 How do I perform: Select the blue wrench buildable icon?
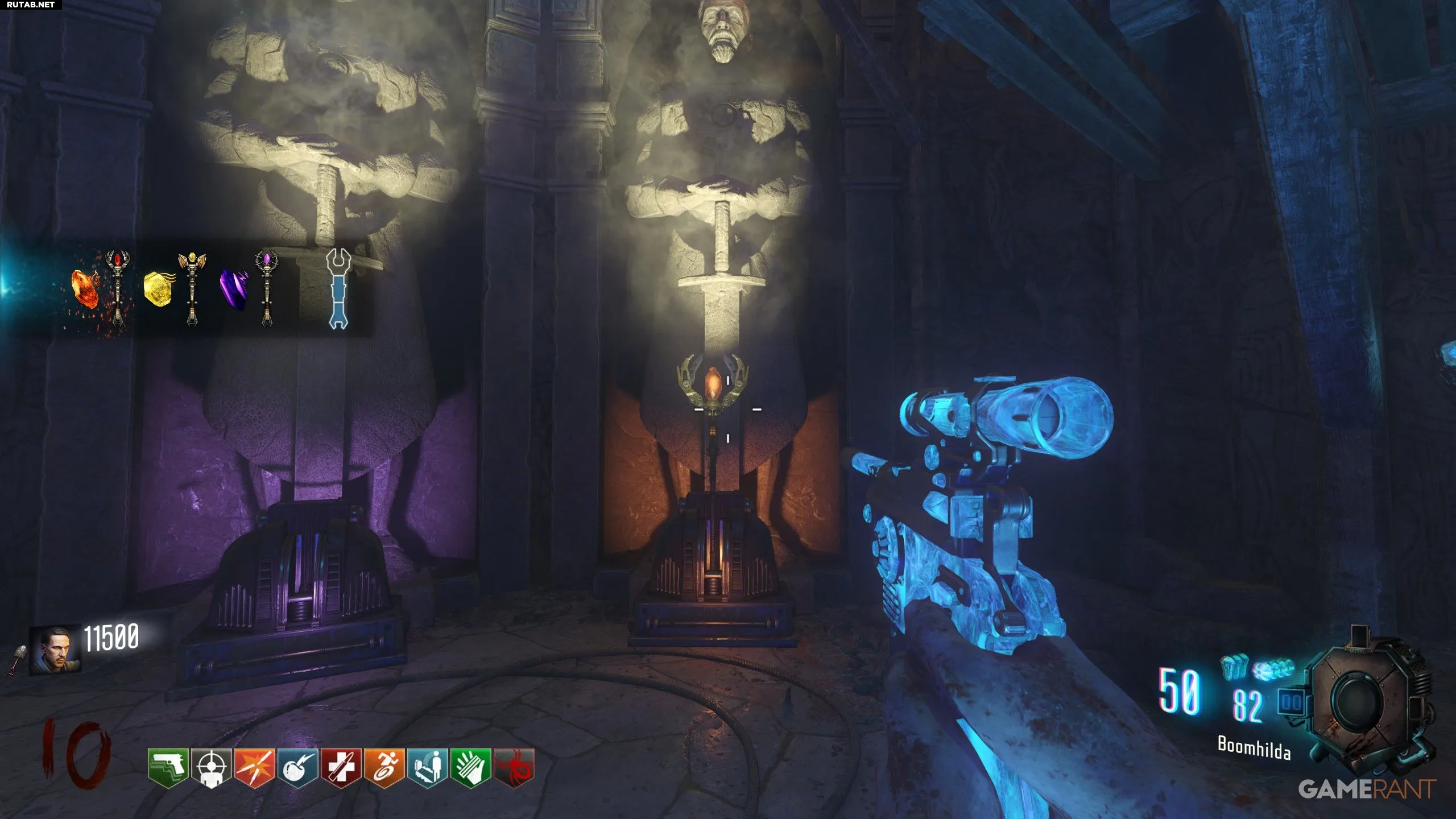coord(338,289)
